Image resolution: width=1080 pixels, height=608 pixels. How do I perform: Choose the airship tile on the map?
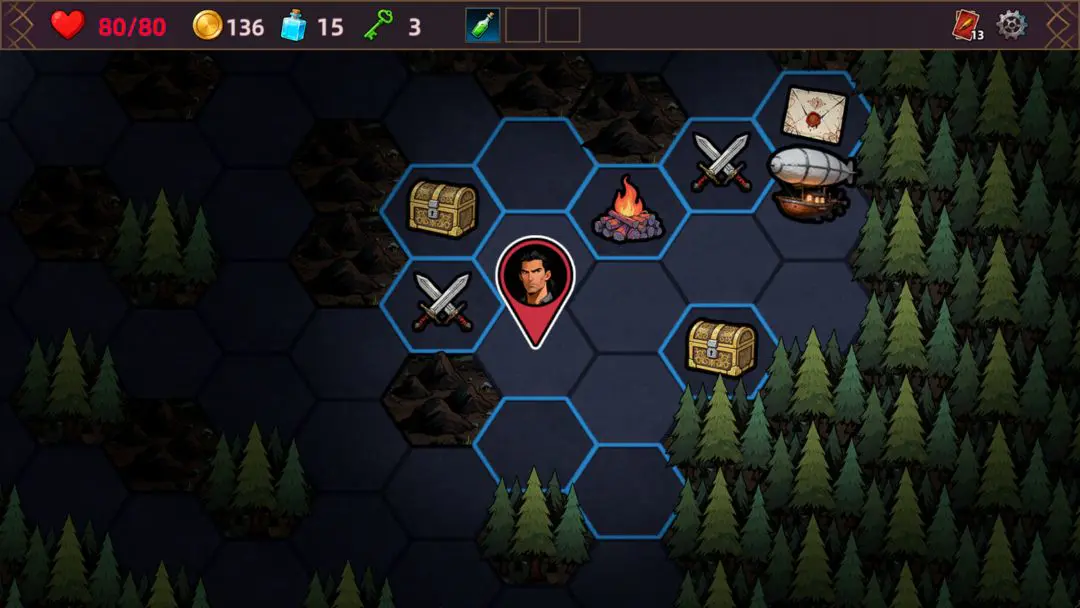click(x=810, y=182)
